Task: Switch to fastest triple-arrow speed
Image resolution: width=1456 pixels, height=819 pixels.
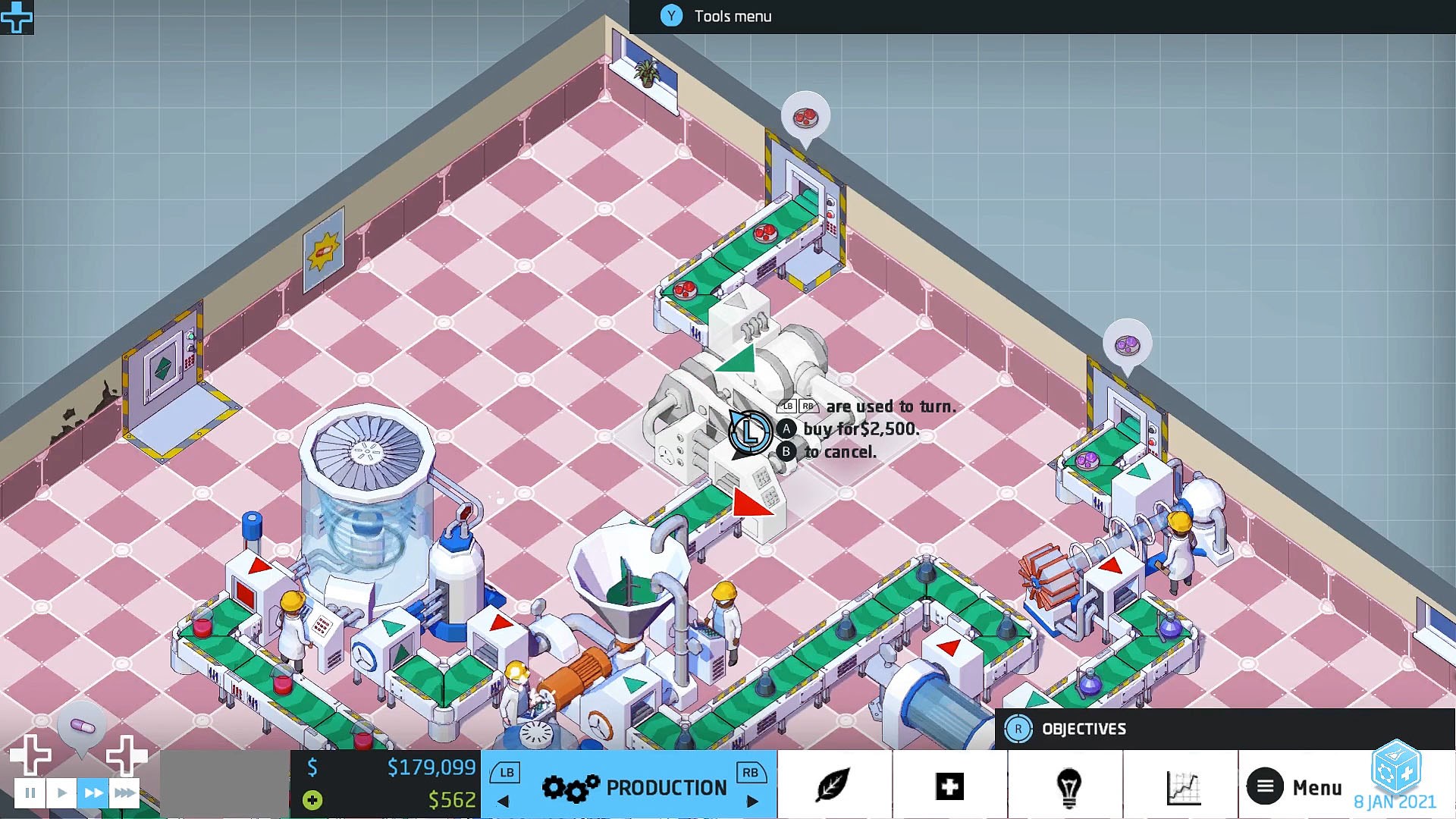Action: coord(124,792)
